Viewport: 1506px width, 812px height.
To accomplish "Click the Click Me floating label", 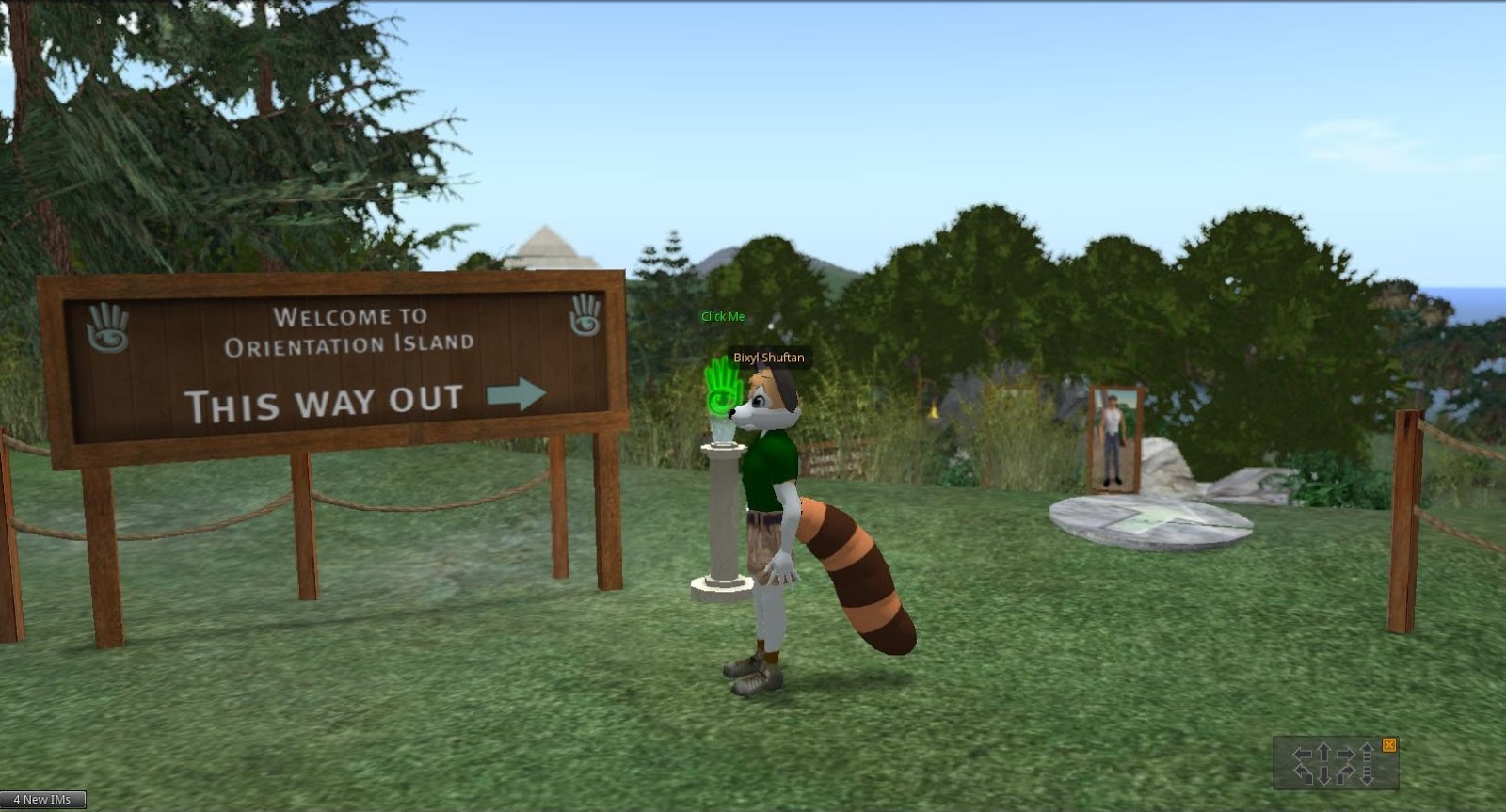I will click(721, 317).
